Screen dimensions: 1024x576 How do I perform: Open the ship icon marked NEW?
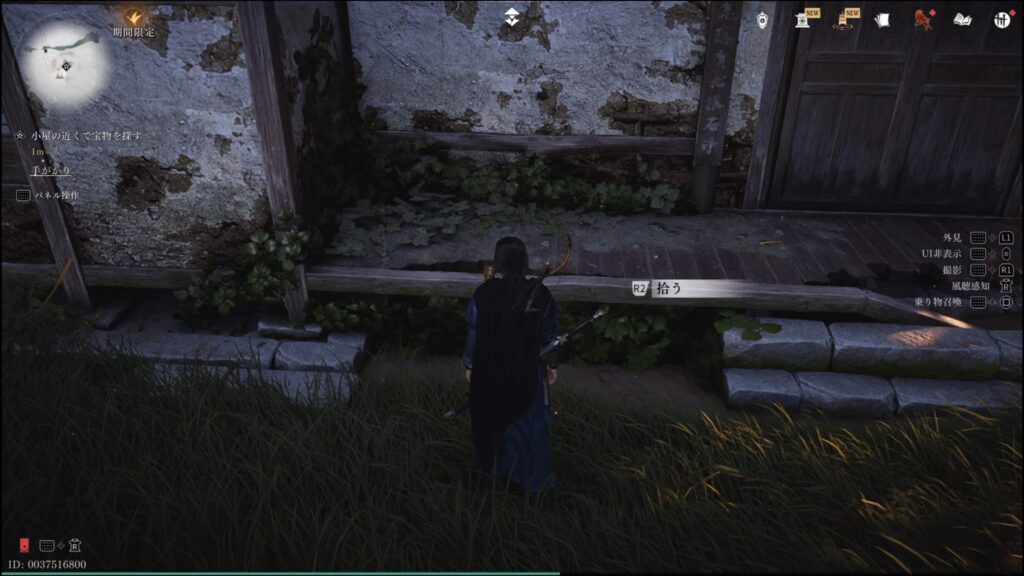click(x=843, y=19)
